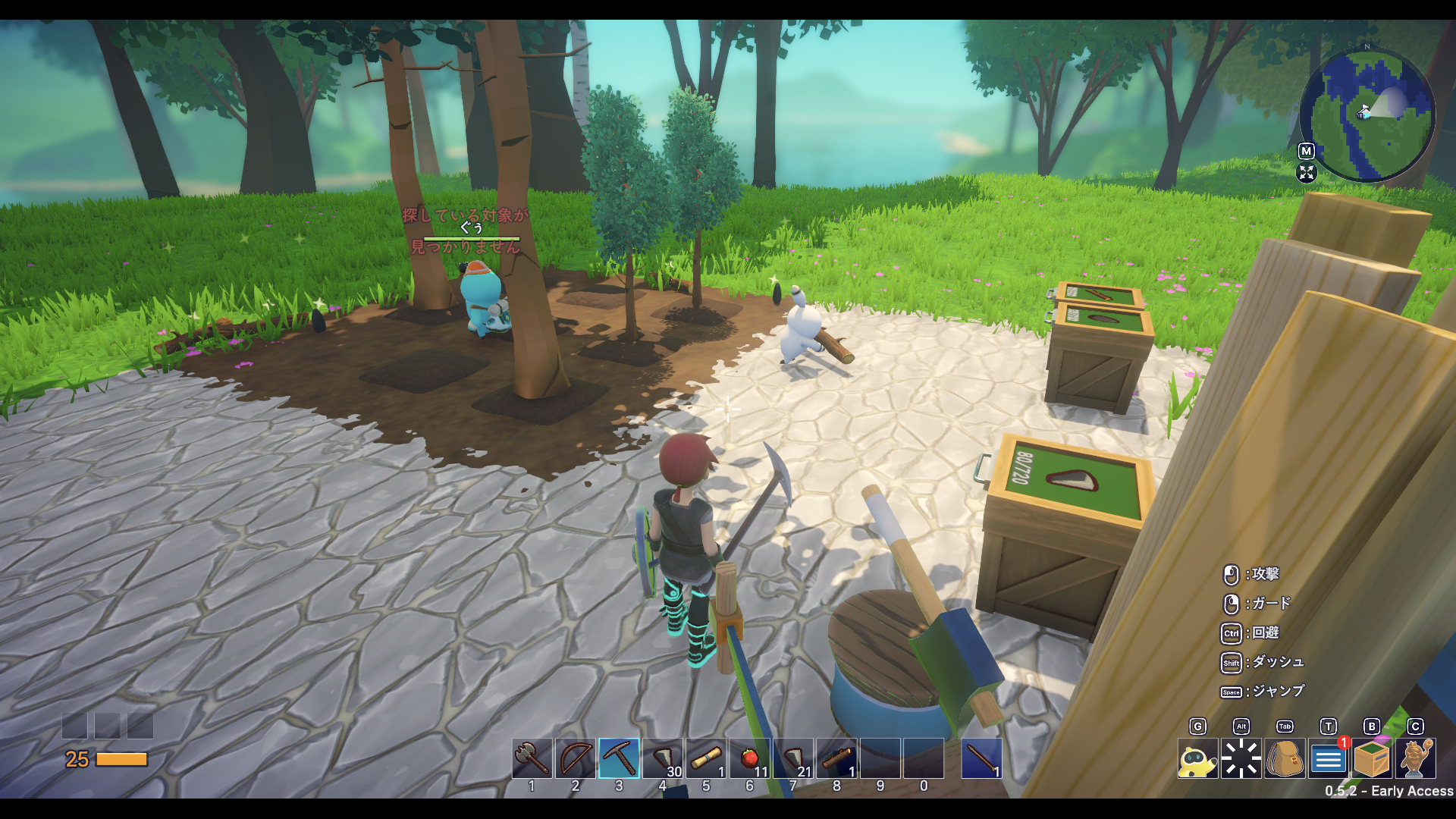The height and width of the screenshot is (819, 1456).
Task: Activate the radial burst icon
Action: [x=1241, y=758]
